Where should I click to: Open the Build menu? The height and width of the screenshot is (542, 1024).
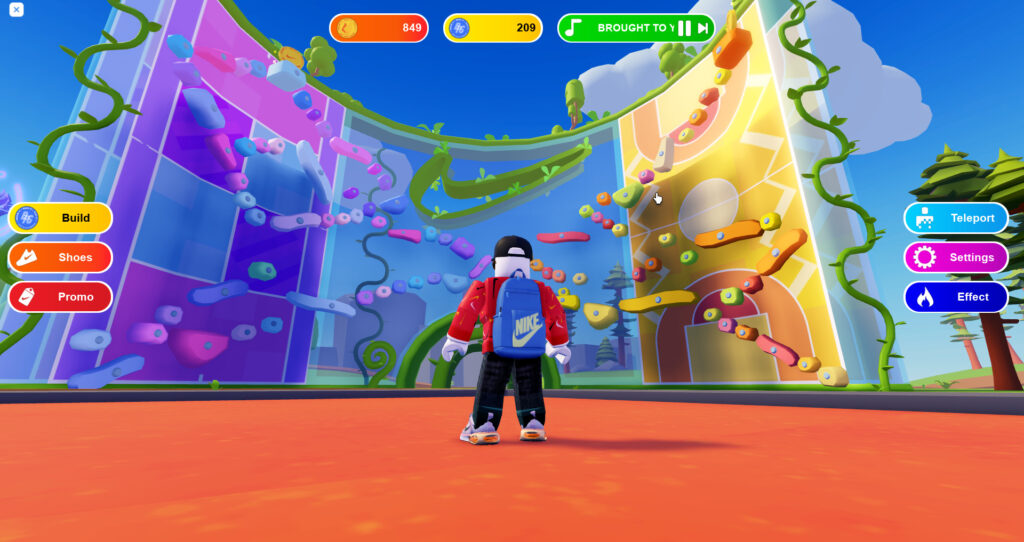[60, 218]
